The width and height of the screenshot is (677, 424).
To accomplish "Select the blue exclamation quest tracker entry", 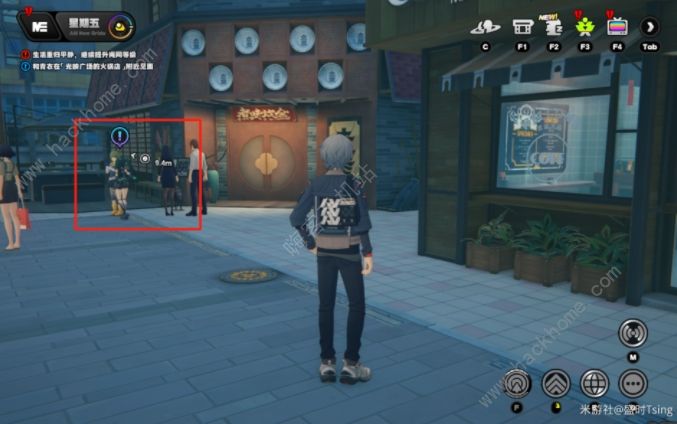I will coord(82,66).
